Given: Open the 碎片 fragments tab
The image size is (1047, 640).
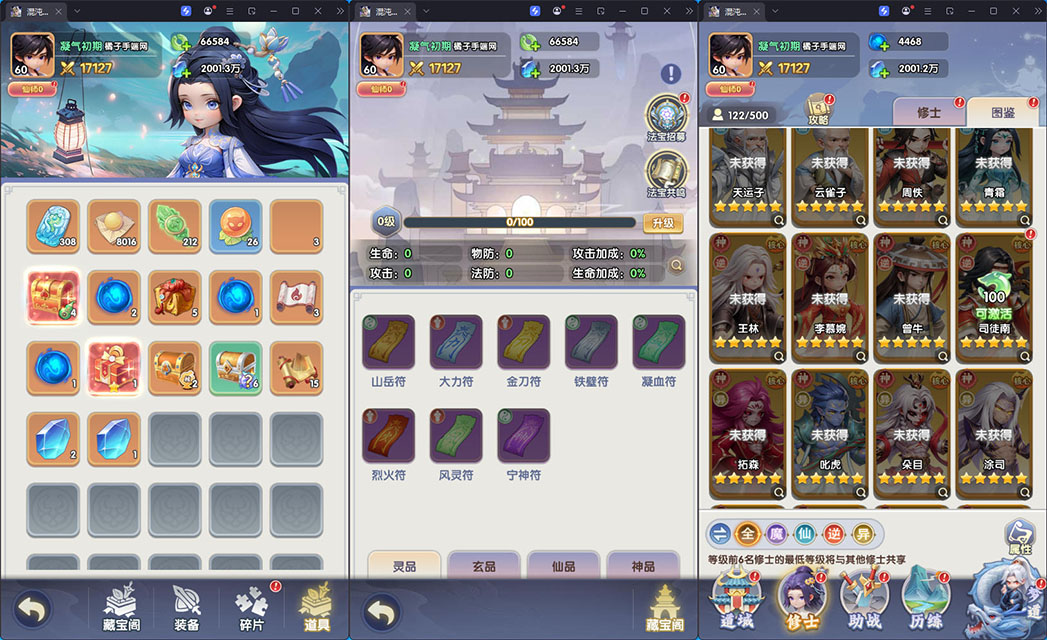Looking at the screenshot, I should [251, 607].
